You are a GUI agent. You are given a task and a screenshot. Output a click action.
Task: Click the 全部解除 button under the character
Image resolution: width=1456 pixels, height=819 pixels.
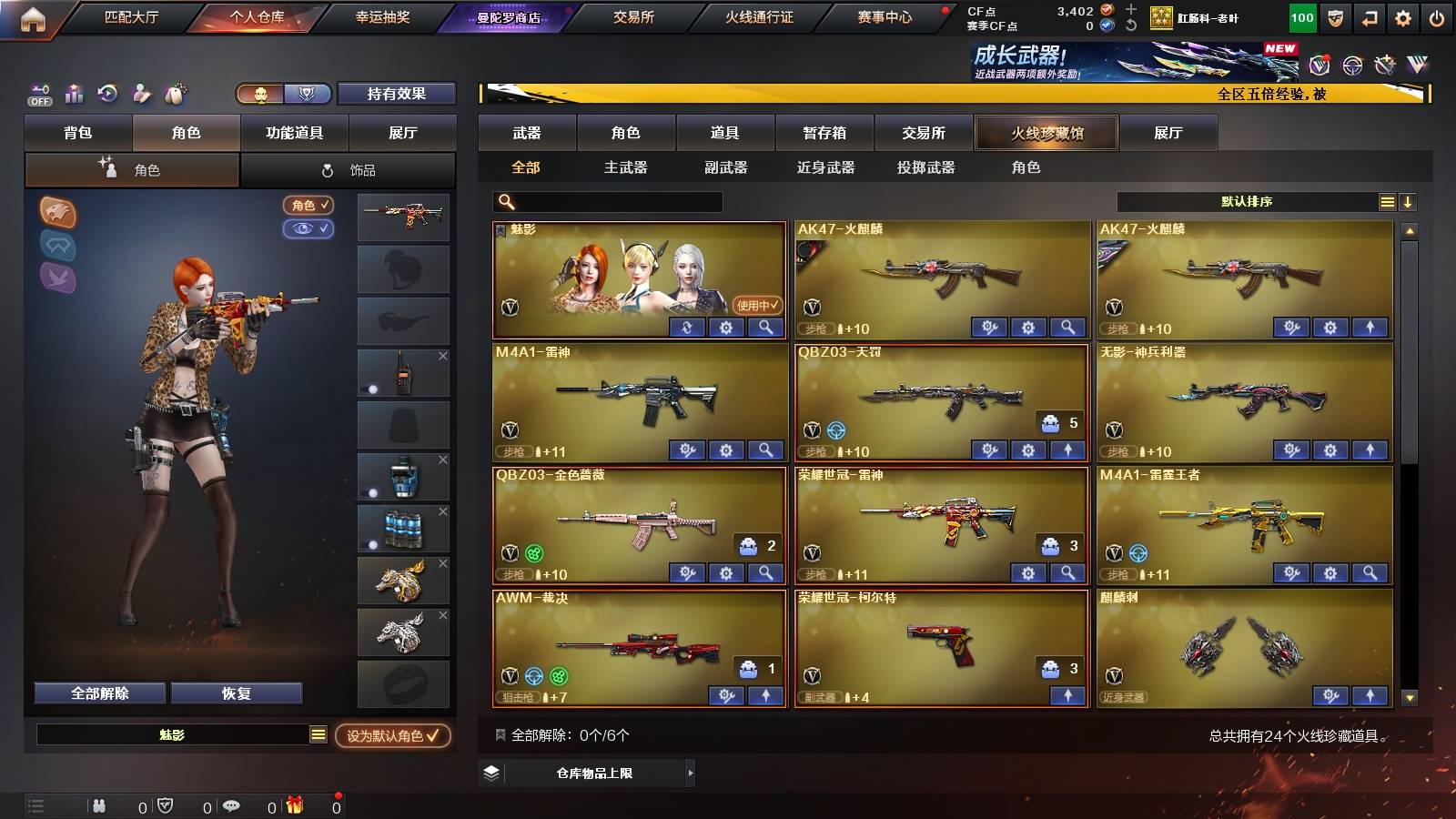98,693
